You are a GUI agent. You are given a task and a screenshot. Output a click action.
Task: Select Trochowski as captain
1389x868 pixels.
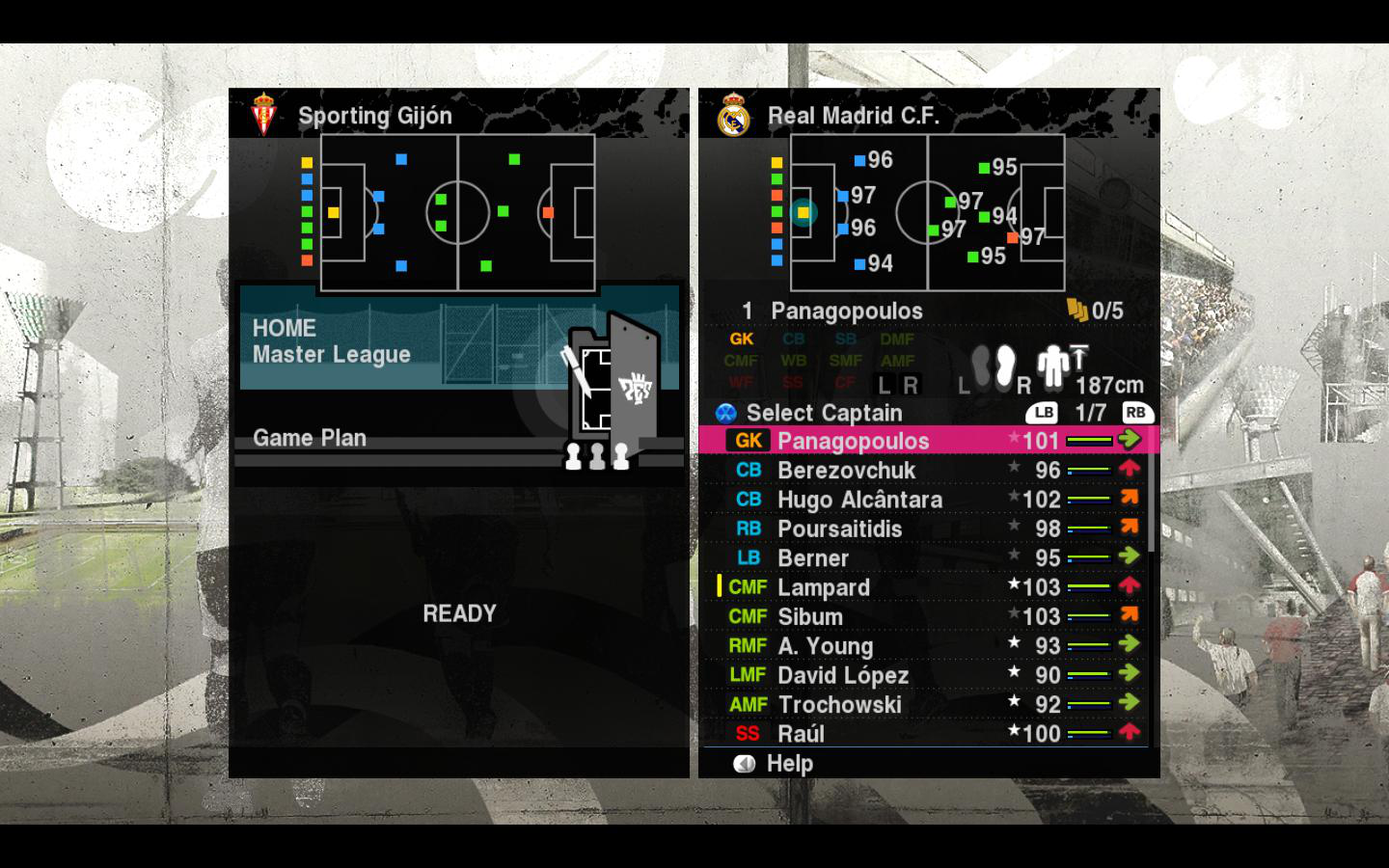click(x=839, y=705)
